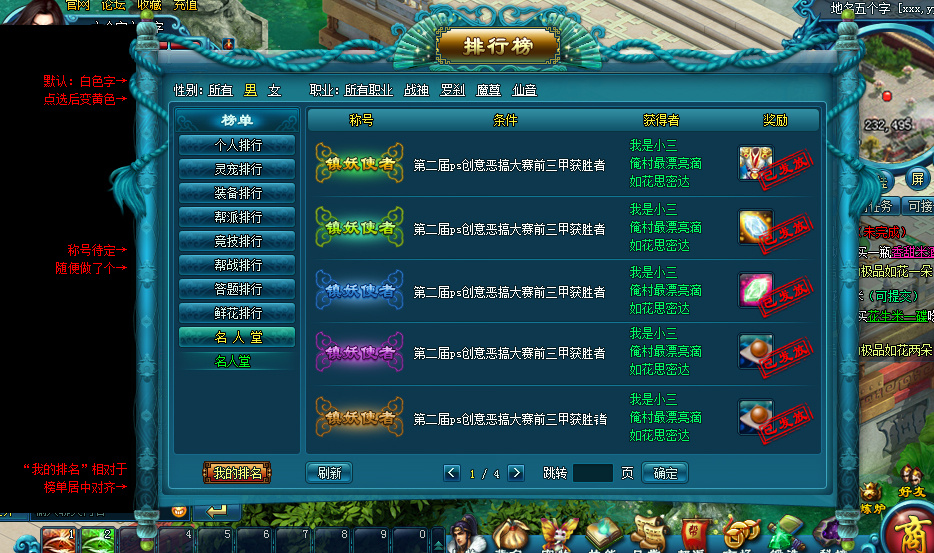Go to the previous ranking page

click(x=452, y=473)
